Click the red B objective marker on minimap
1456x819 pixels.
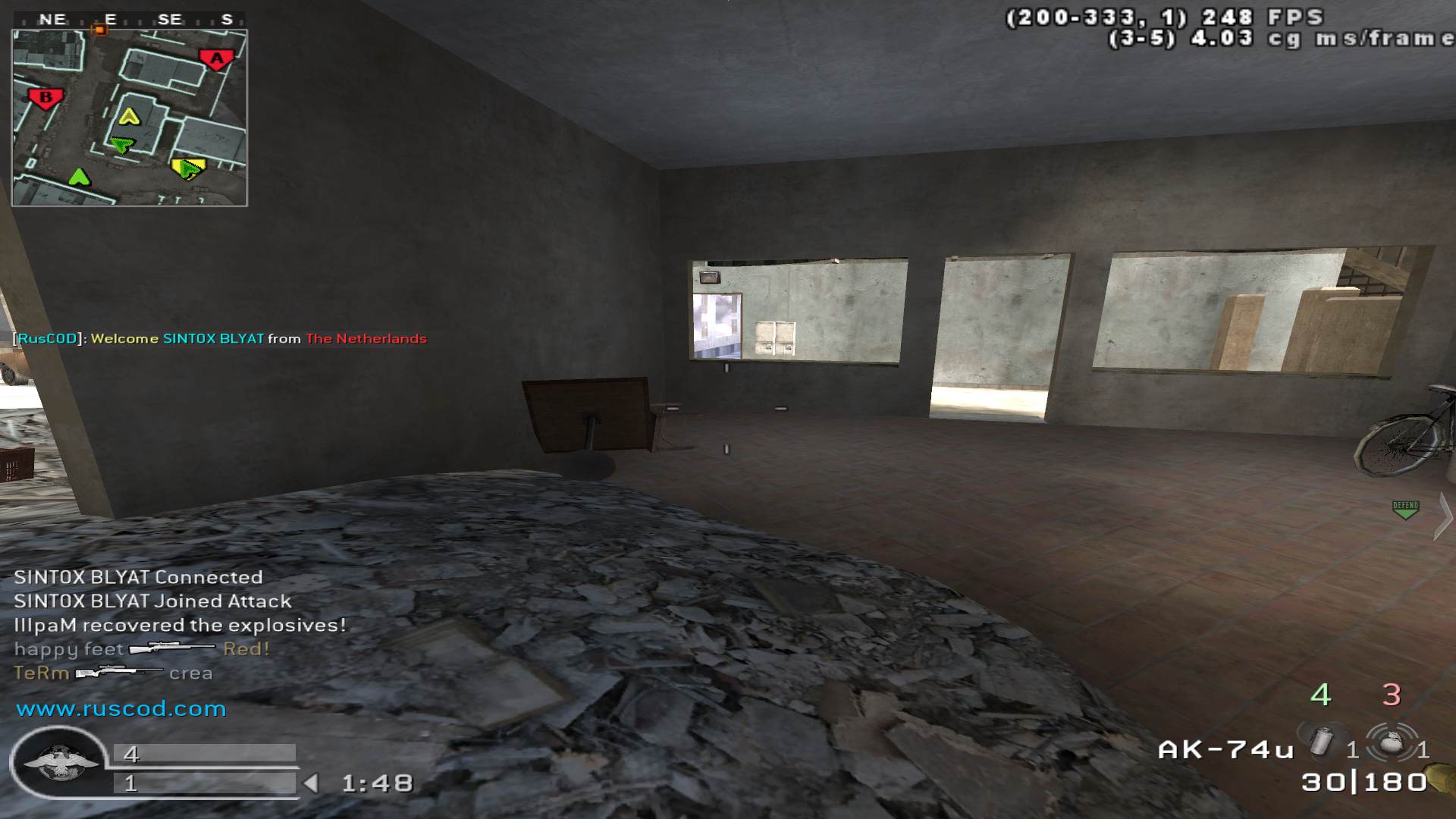click(45, 97)
